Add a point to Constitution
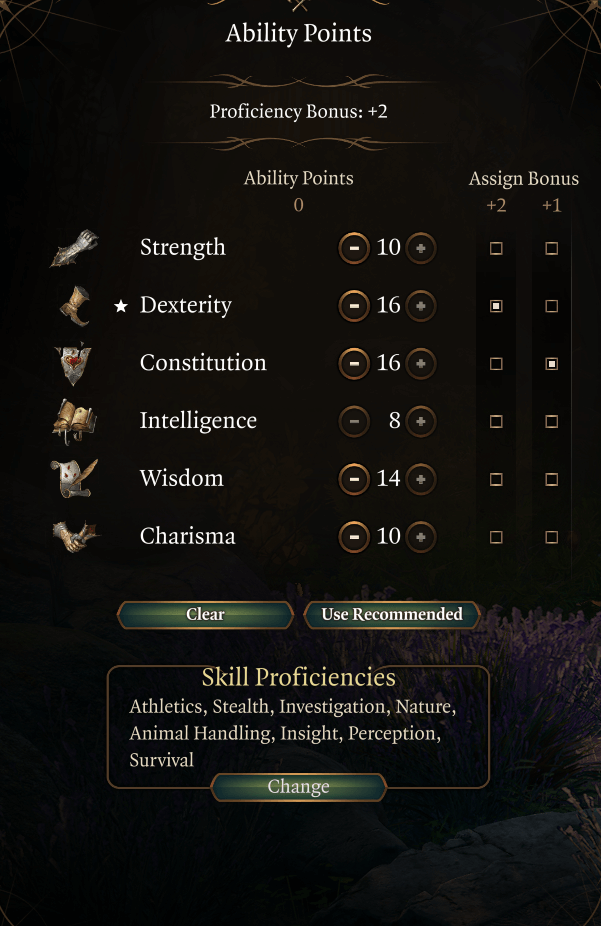The width and height of the screenshot is (601, 926). [x=421, y=364]
